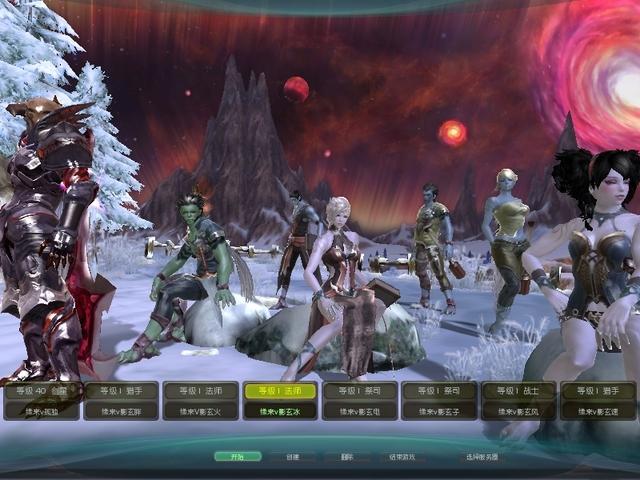Select the 战士 character 影玄风
The height and width of the screenshot is (480, 640).
[x=518, y=400]
